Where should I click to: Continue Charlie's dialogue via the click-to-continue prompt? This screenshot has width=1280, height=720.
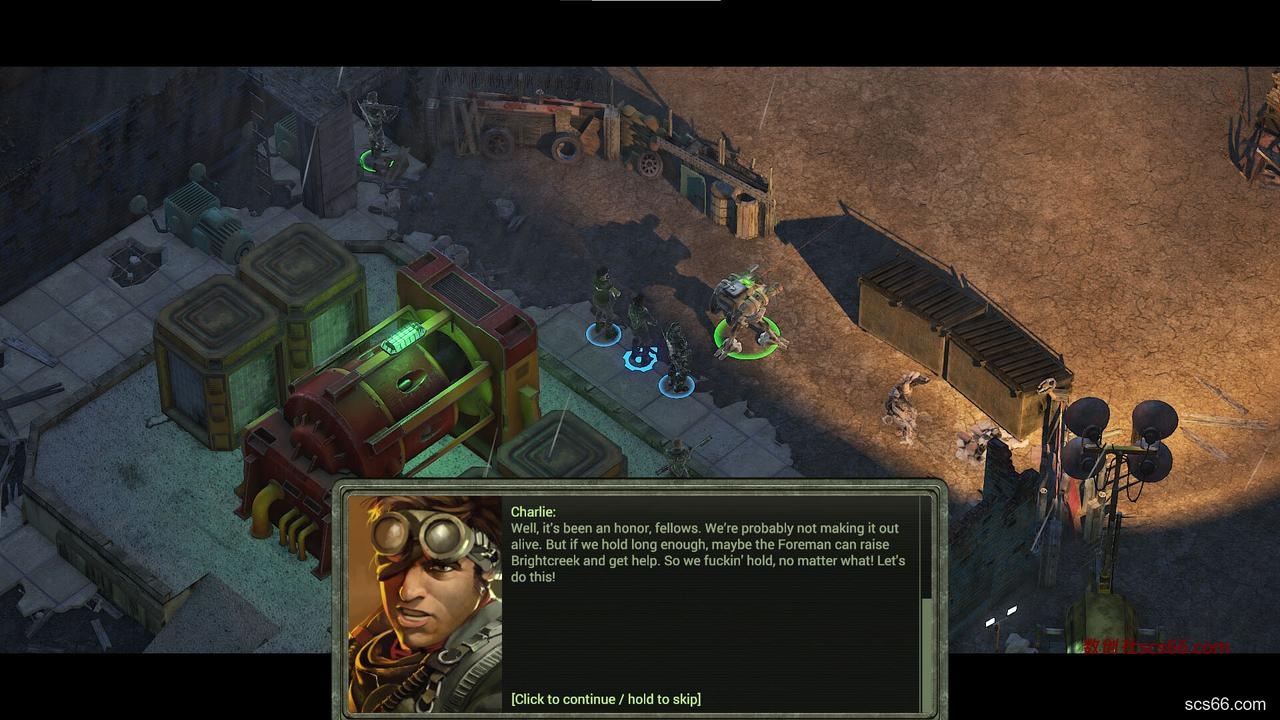[x=605, y=699]
